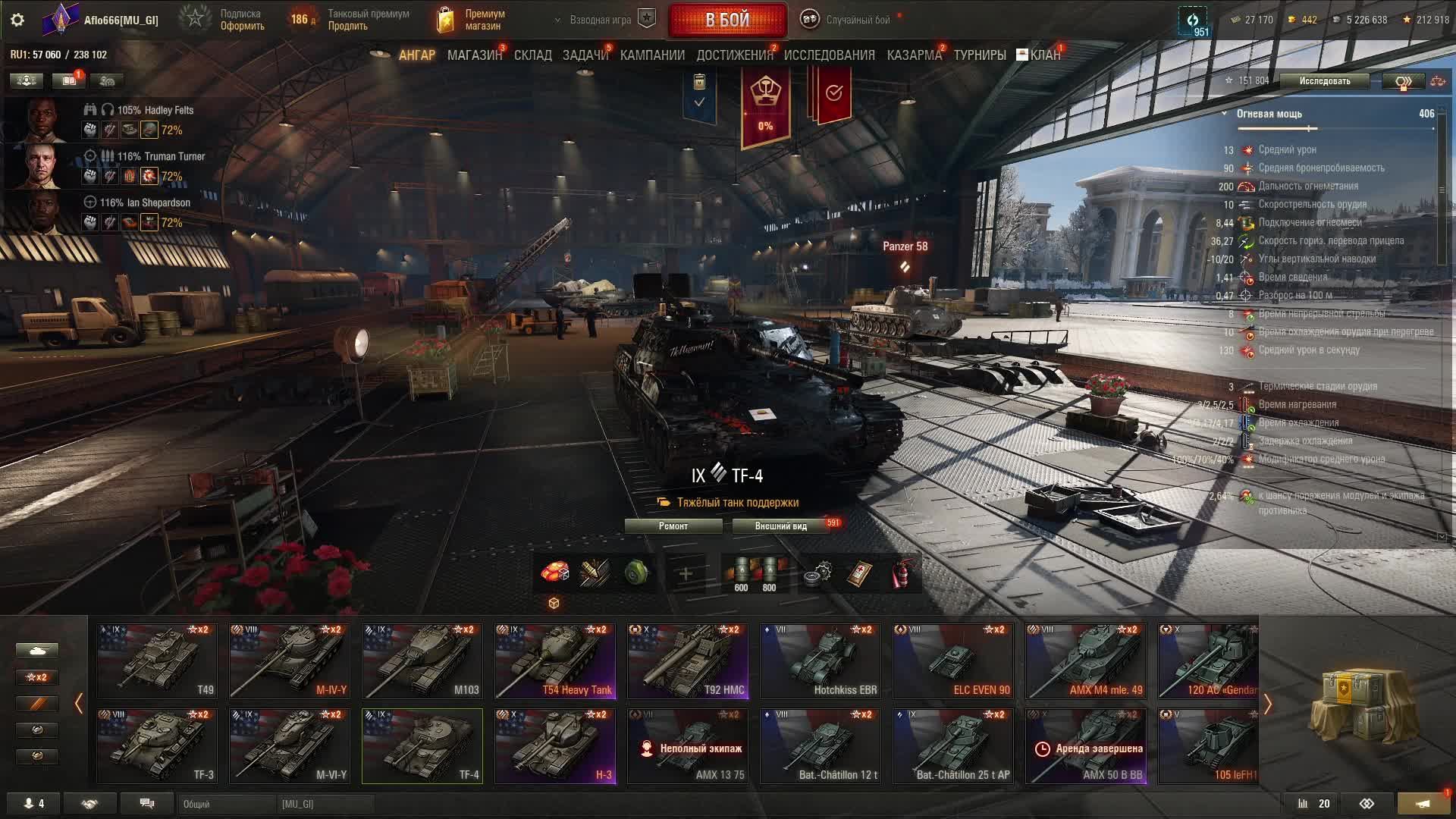
Task: Select the M103 tank tile
Action: pos(422,661)
